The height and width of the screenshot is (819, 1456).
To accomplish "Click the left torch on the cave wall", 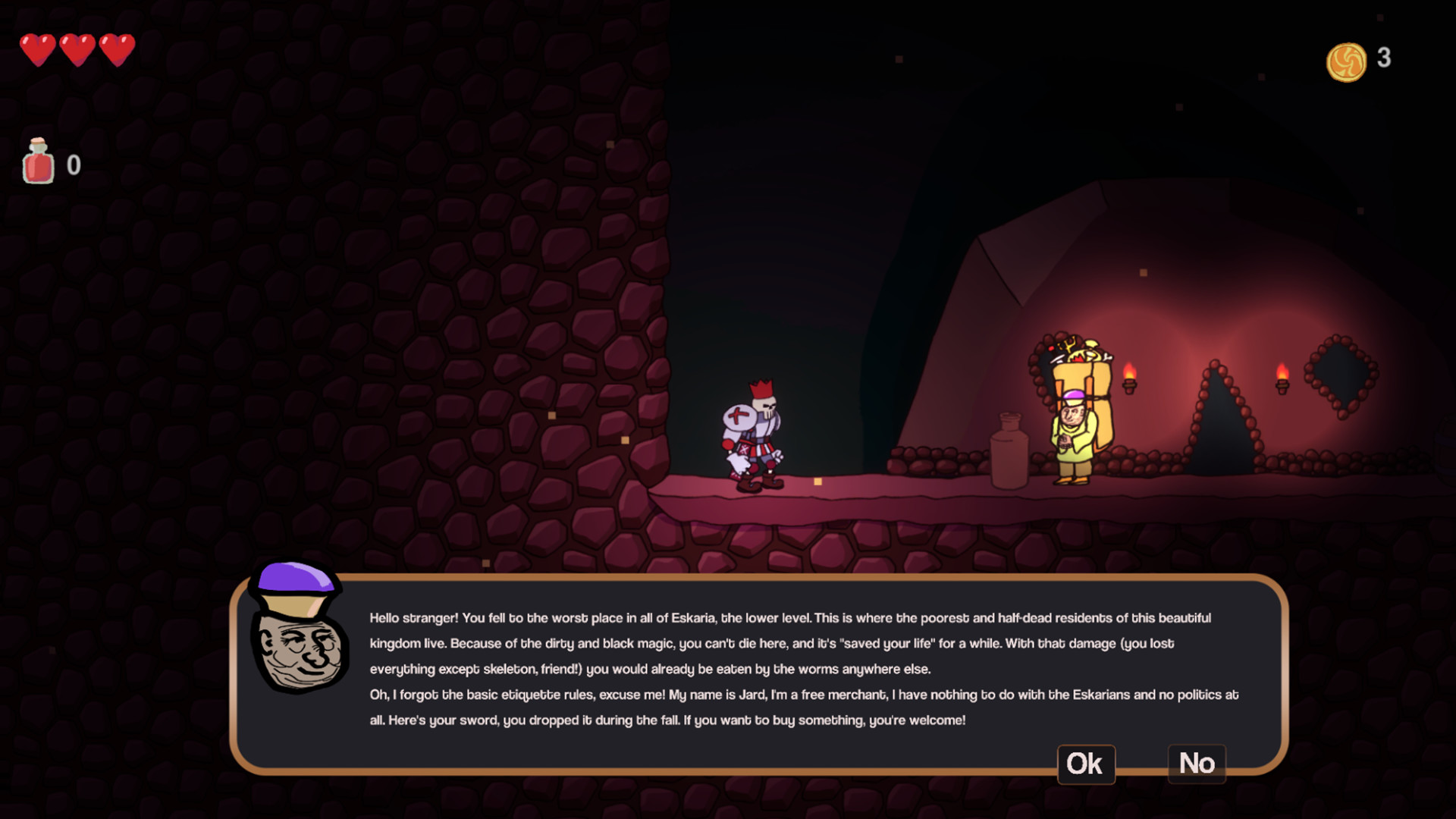I will (x=1130, y=377).
